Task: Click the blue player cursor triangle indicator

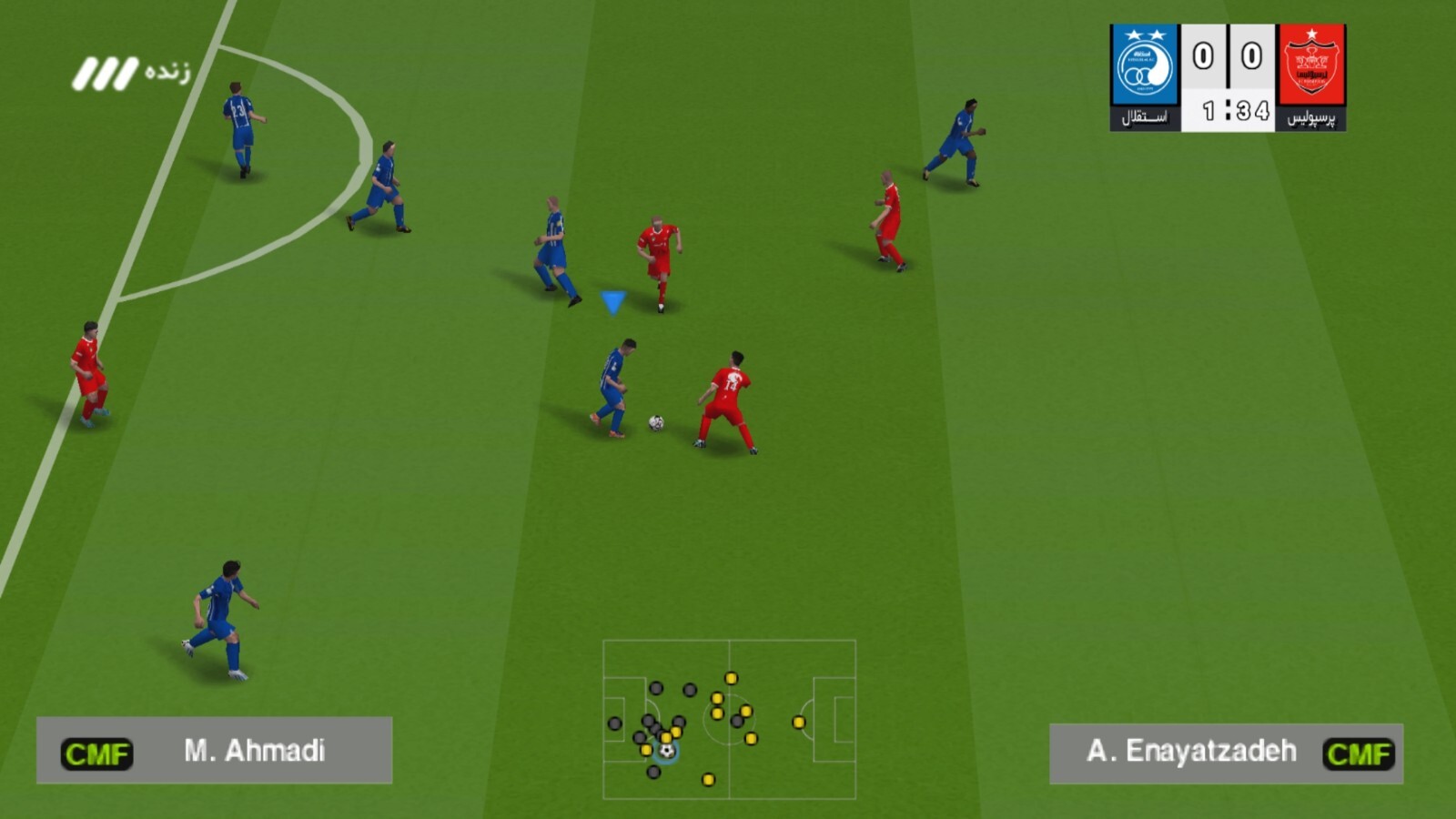Action: point(612,303)
